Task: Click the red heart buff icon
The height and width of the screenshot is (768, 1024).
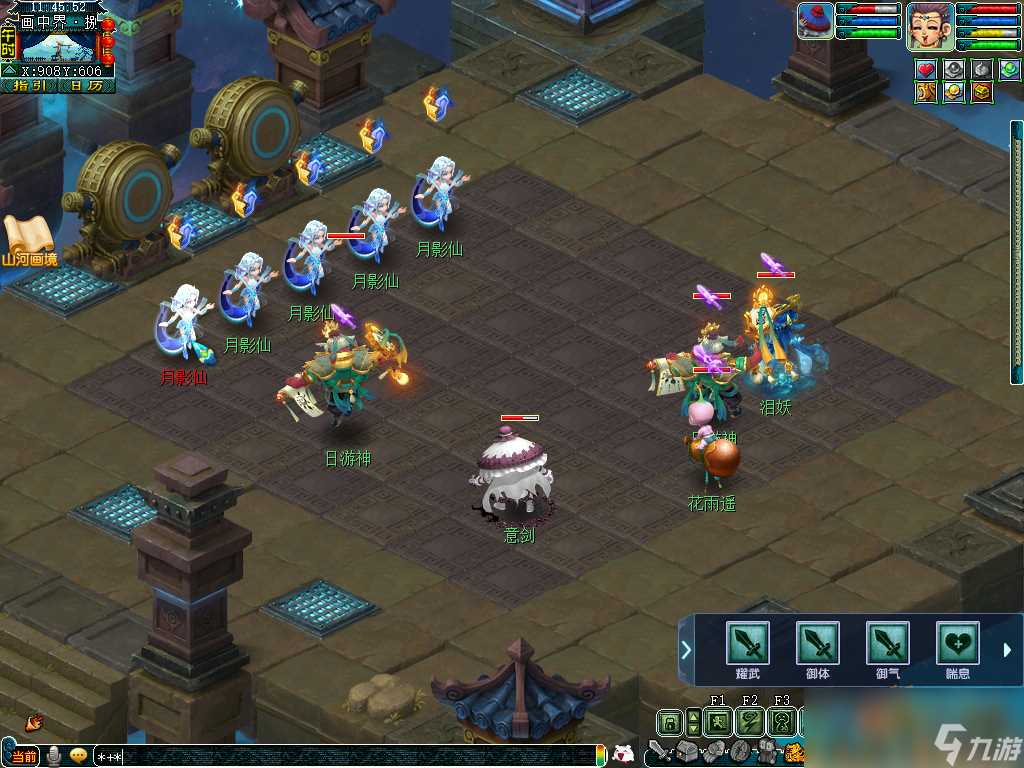Action: 926,70
